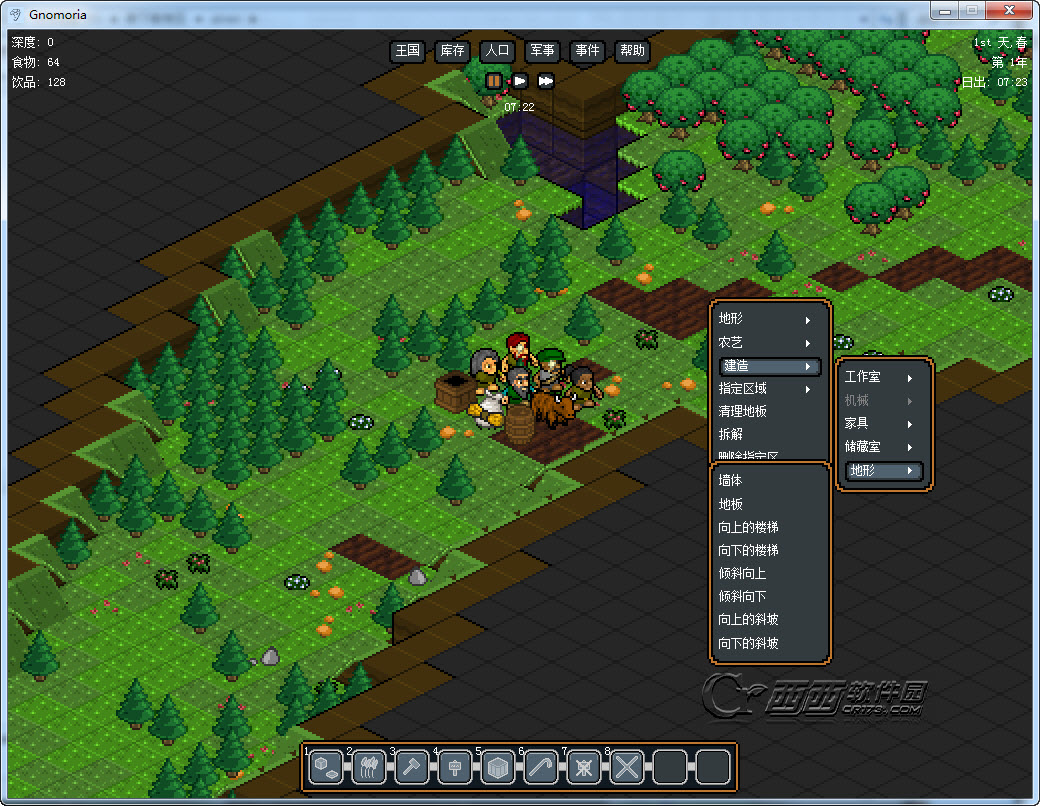
Task: Show the 事件 (Events) log
Action: (x=587, y=51)
